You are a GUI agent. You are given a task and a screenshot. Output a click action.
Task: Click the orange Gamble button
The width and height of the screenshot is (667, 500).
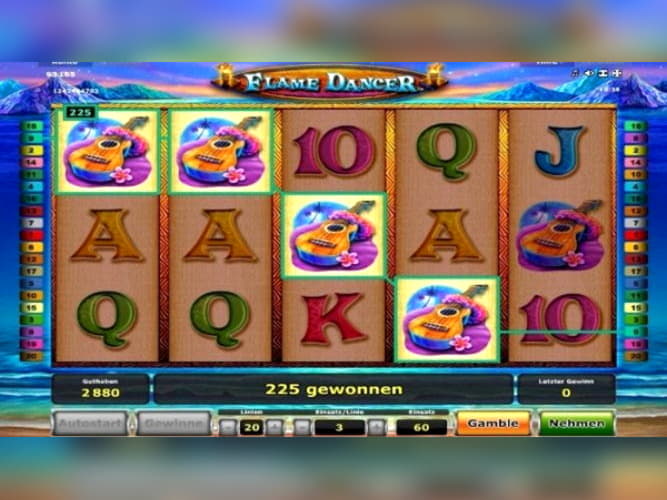492,423
